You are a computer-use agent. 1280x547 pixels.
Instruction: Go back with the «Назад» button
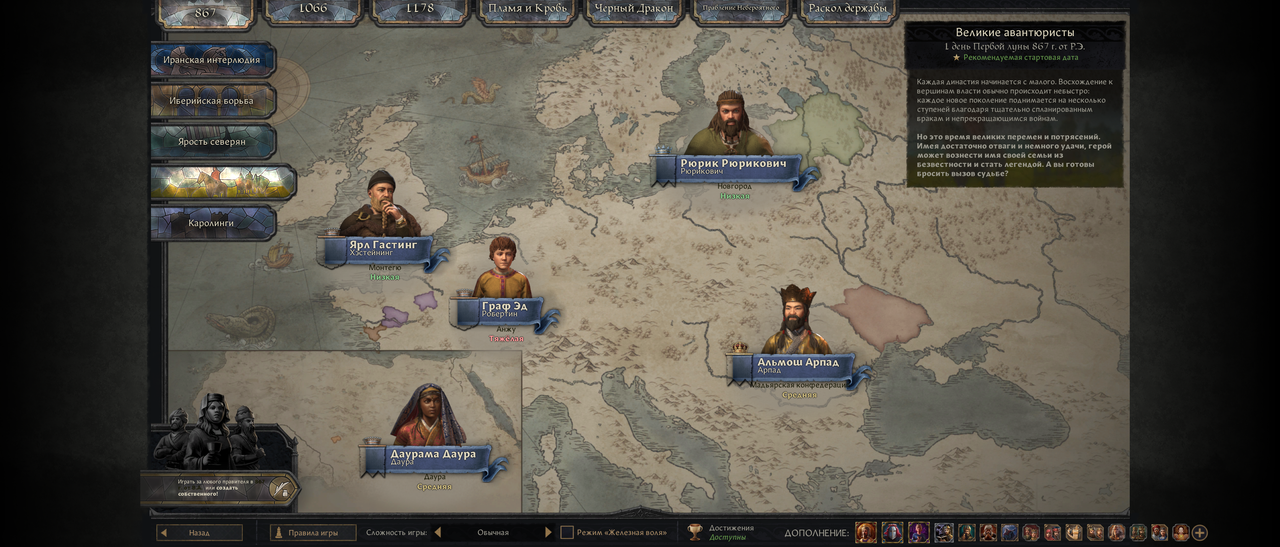pos(200,533)
